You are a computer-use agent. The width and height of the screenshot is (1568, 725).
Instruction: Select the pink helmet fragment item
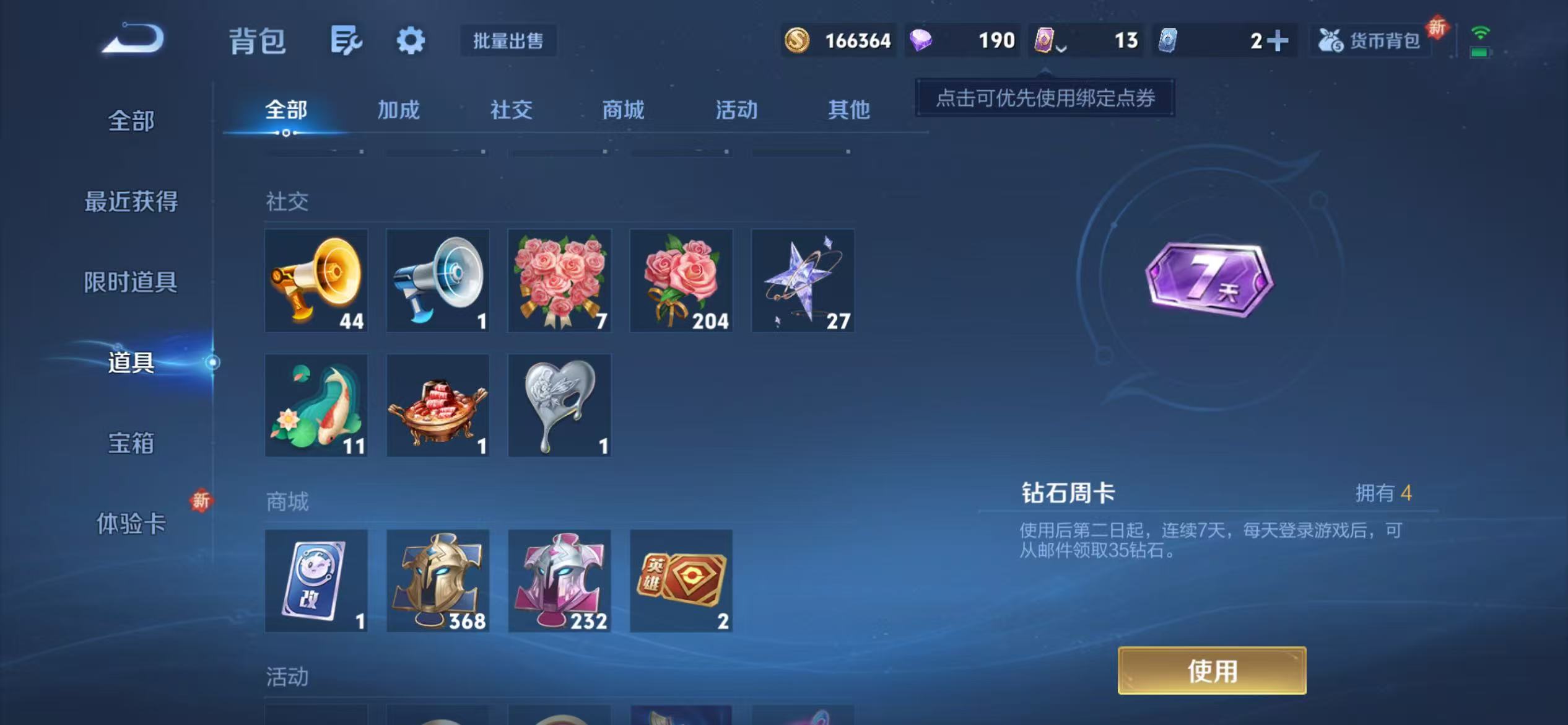[x=559, y=581]
